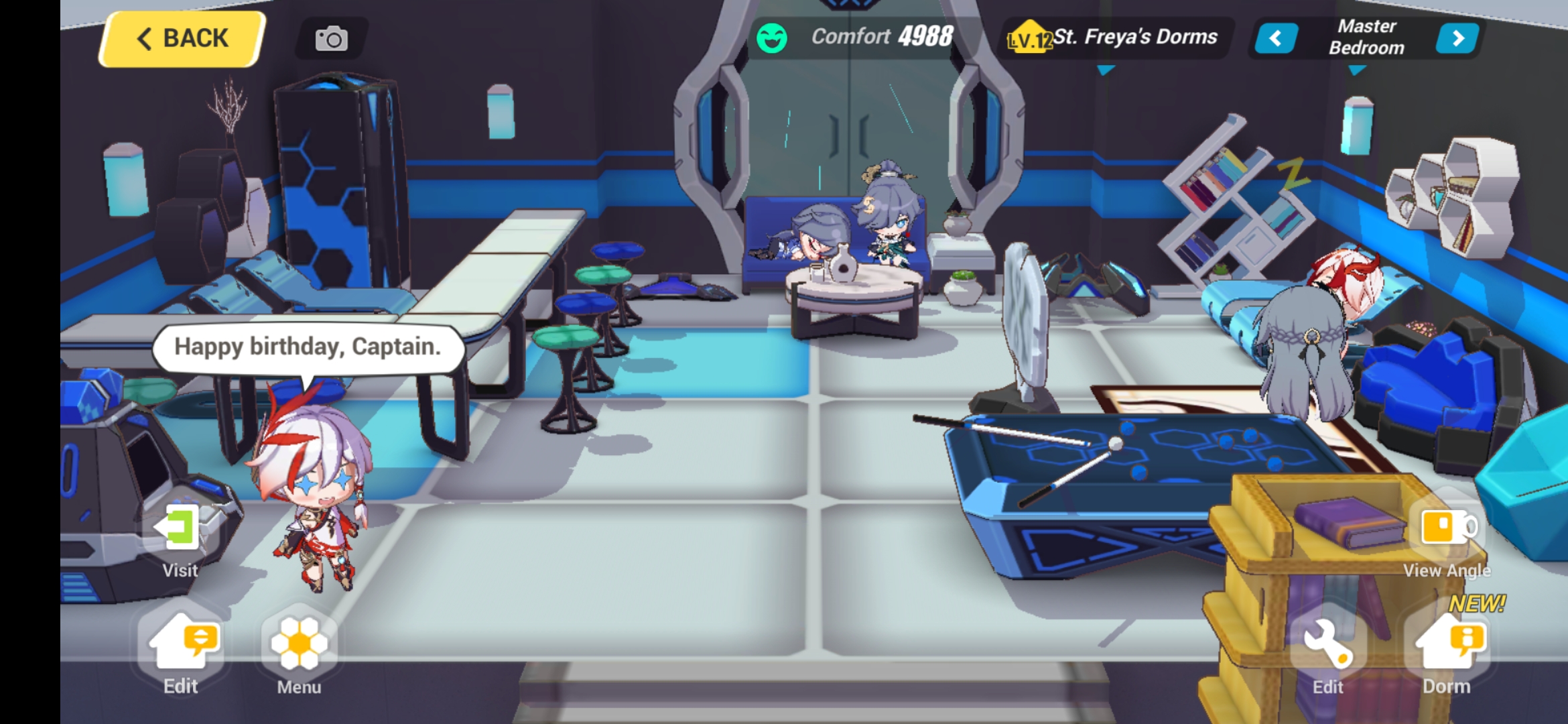The width and height of the screenshot is (1568, 724).
Task: Select the St. Freya's Dorms label
Action: tap(1136, 38)
